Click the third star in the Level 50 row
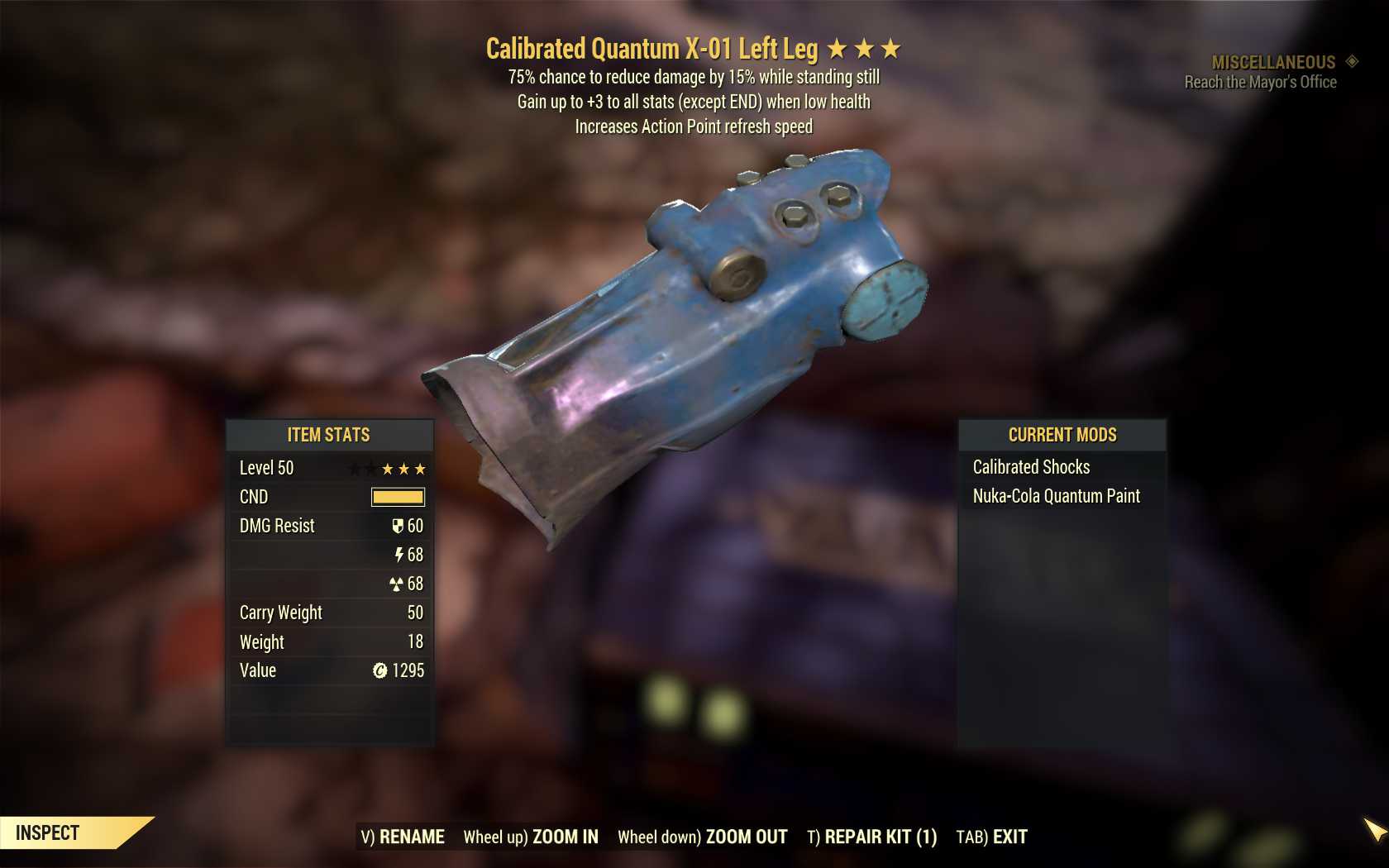Viewport: 1389px width, 868px height. (x=423, y=469)
